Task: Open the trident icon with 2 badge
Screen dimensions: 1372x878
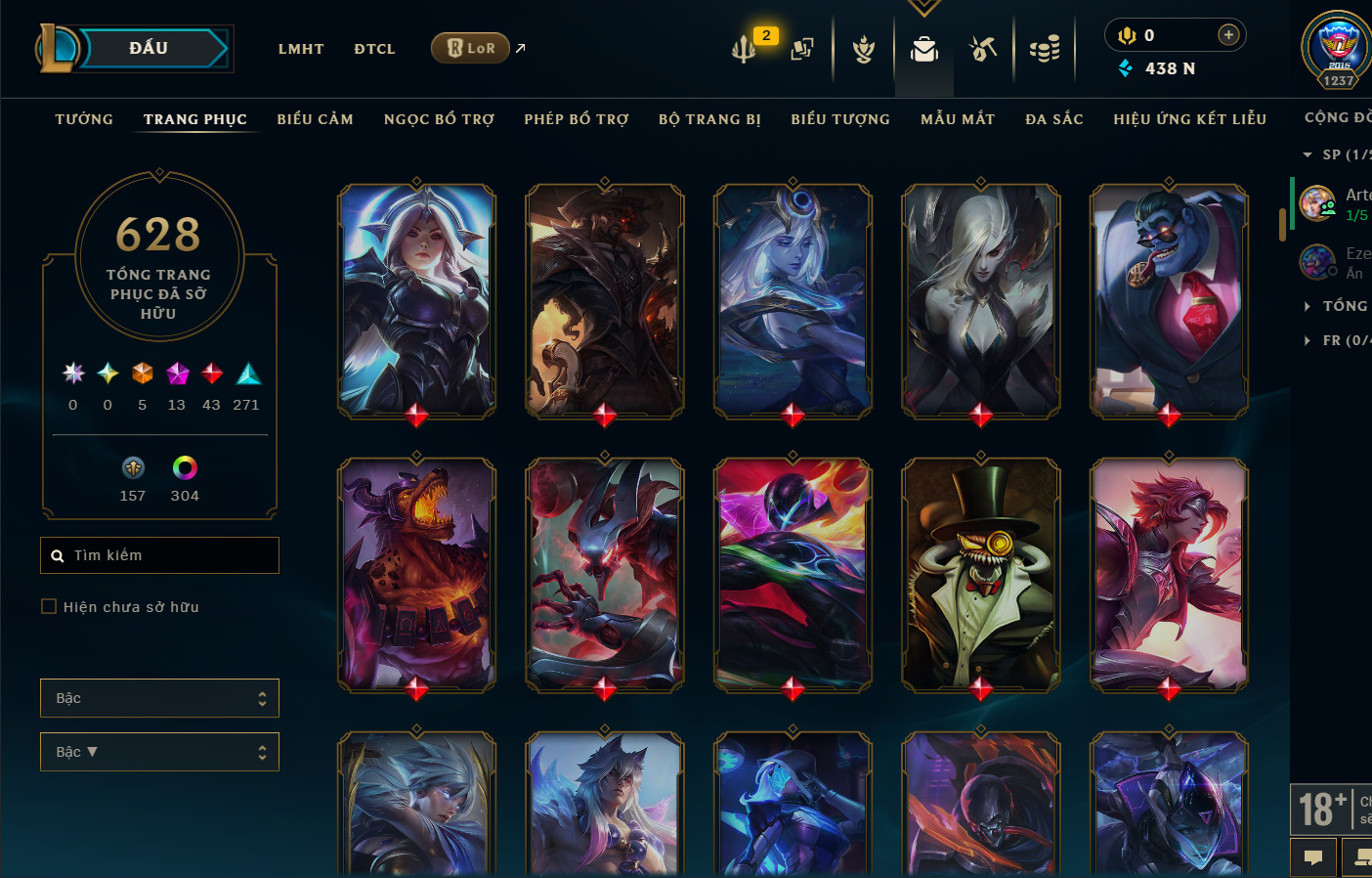Action: pyautogui.click(x=745, y=48)
